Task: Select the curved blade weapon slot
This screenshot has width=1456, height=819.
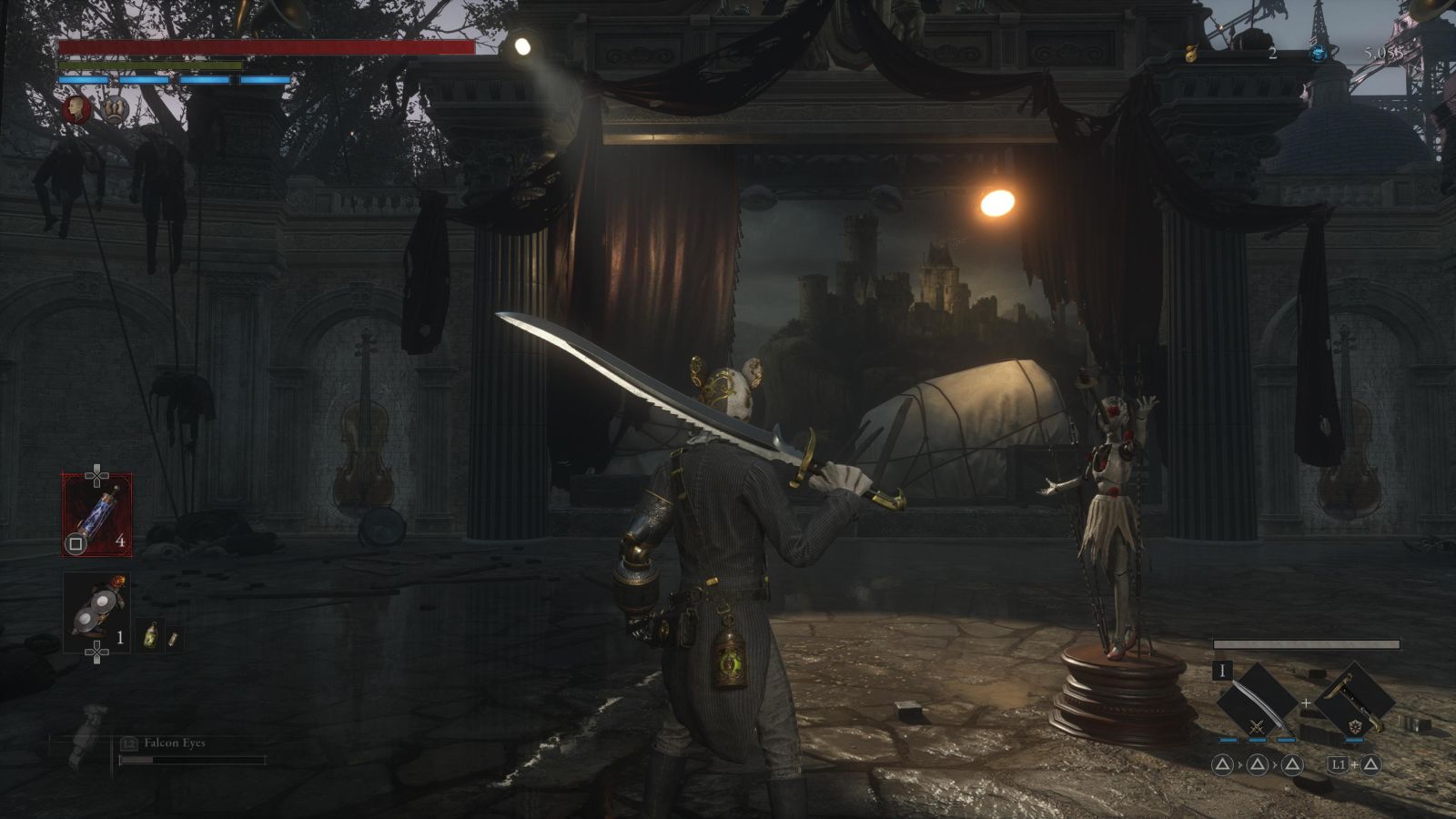Action: pyautogui.click(x=1257, y=700)
